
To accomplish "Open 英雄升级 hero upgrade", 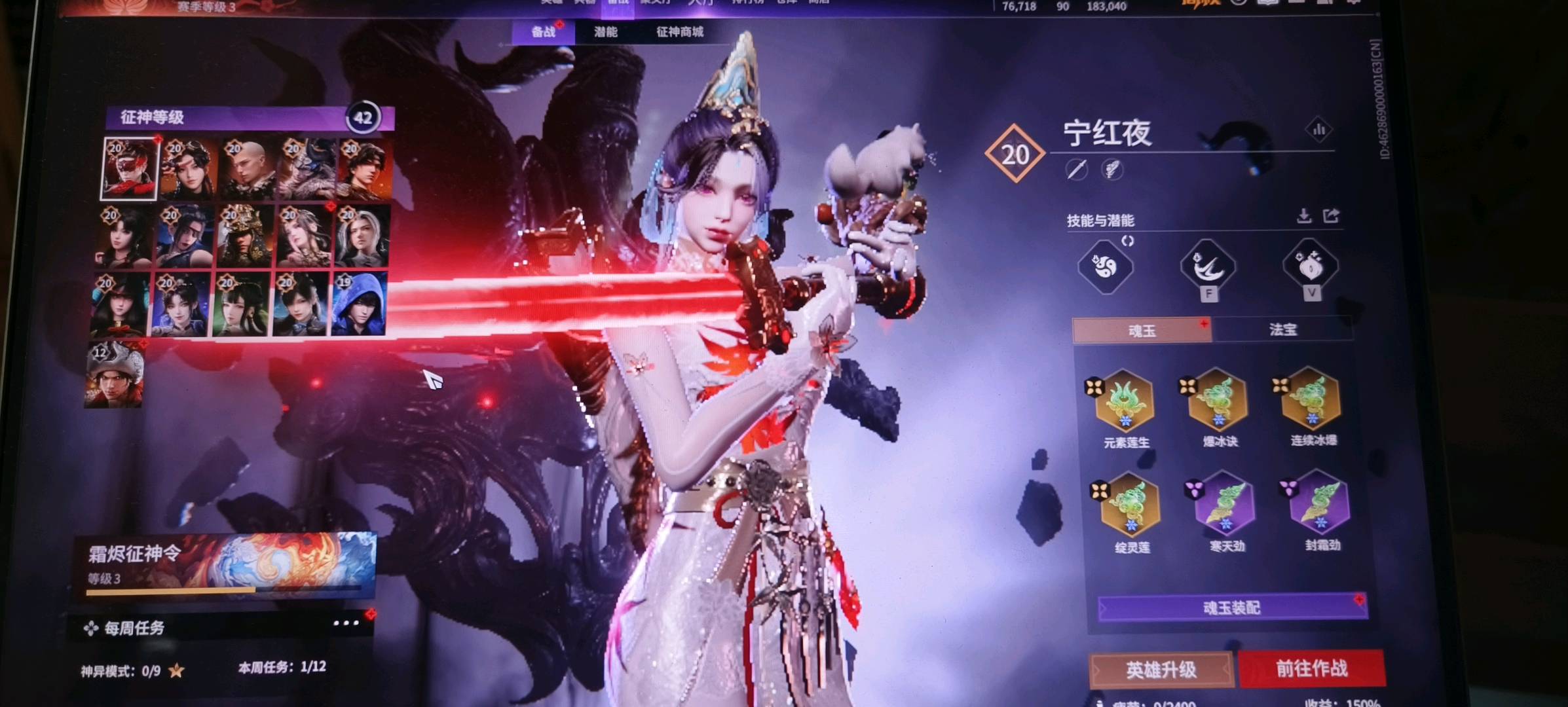I will pos(1161,670).
